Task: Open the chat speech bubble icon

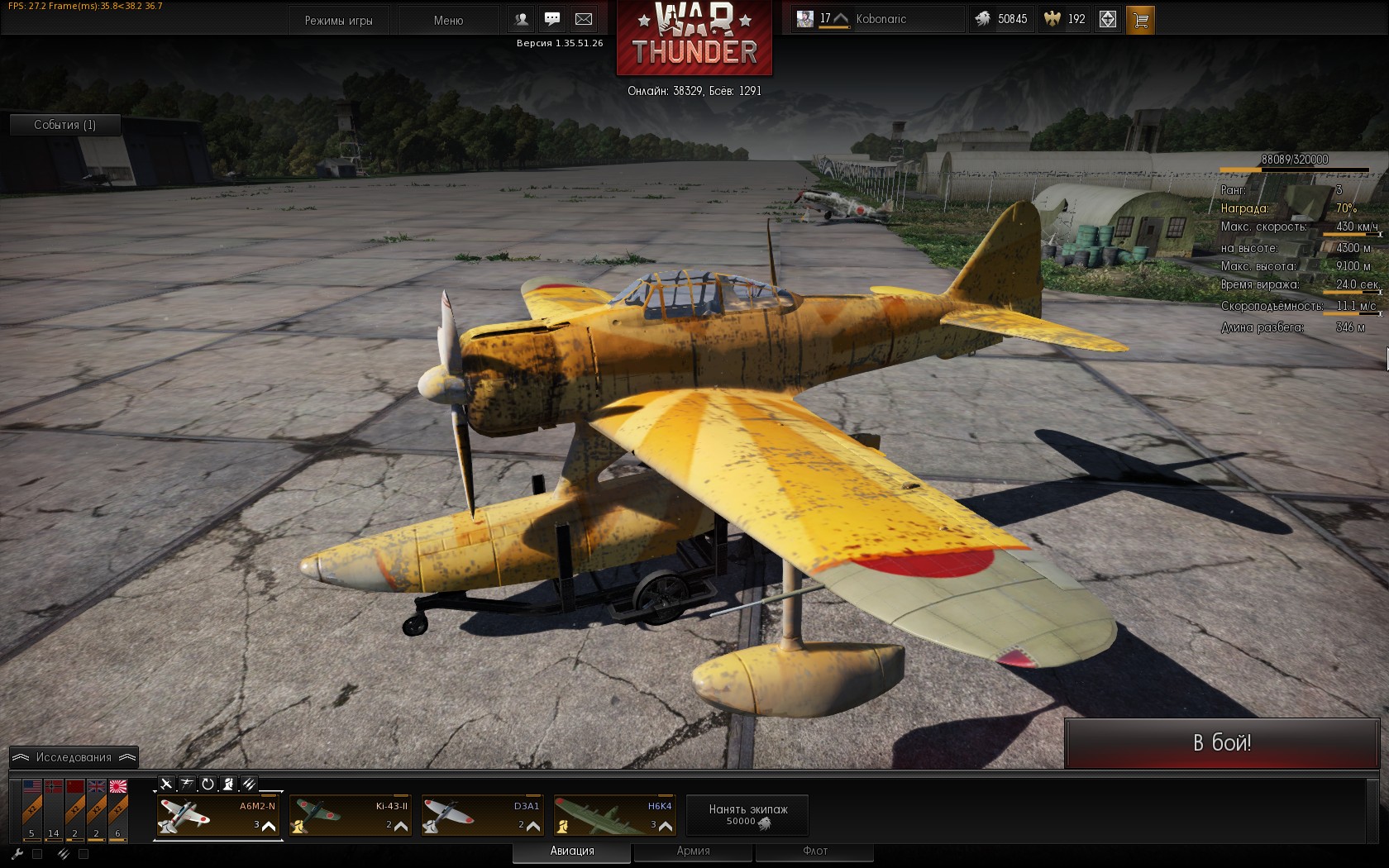Action: pyautogui.click(x=552, y=19)
